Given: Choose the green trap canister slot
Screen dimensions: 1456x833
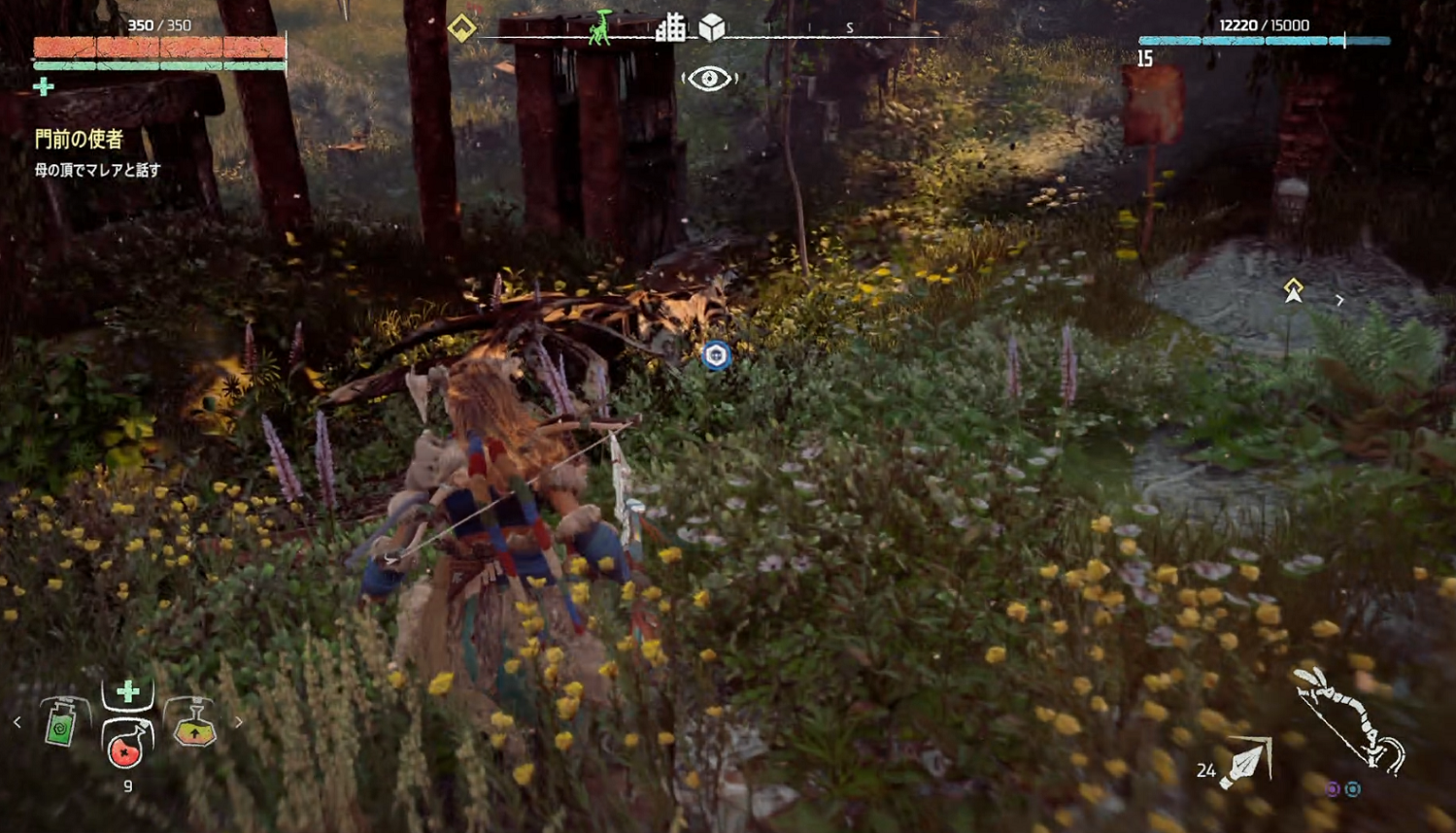Looking at the screenshot, I should tap(62, 723).
